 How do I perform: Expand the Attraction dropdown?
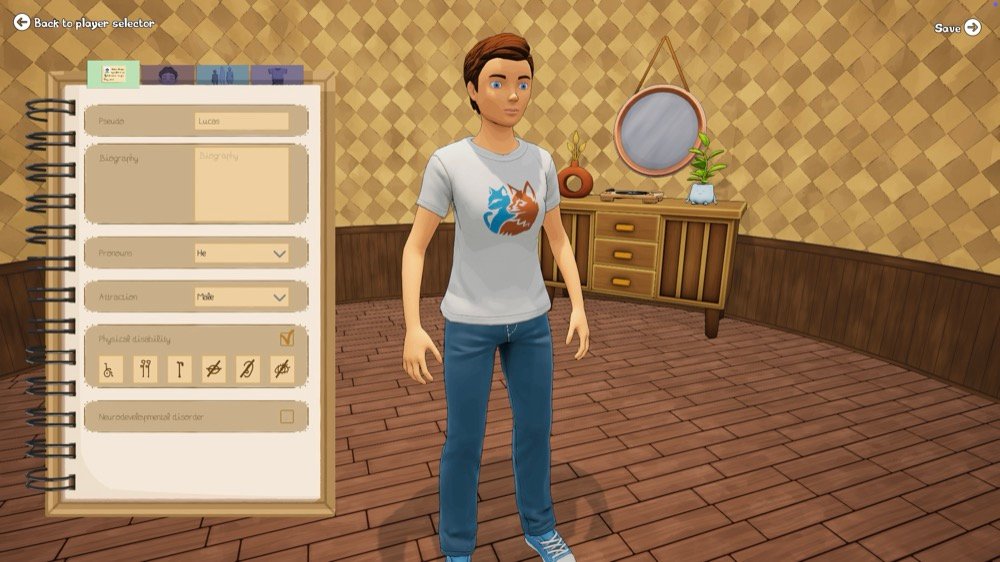click(x=241, y=297)
